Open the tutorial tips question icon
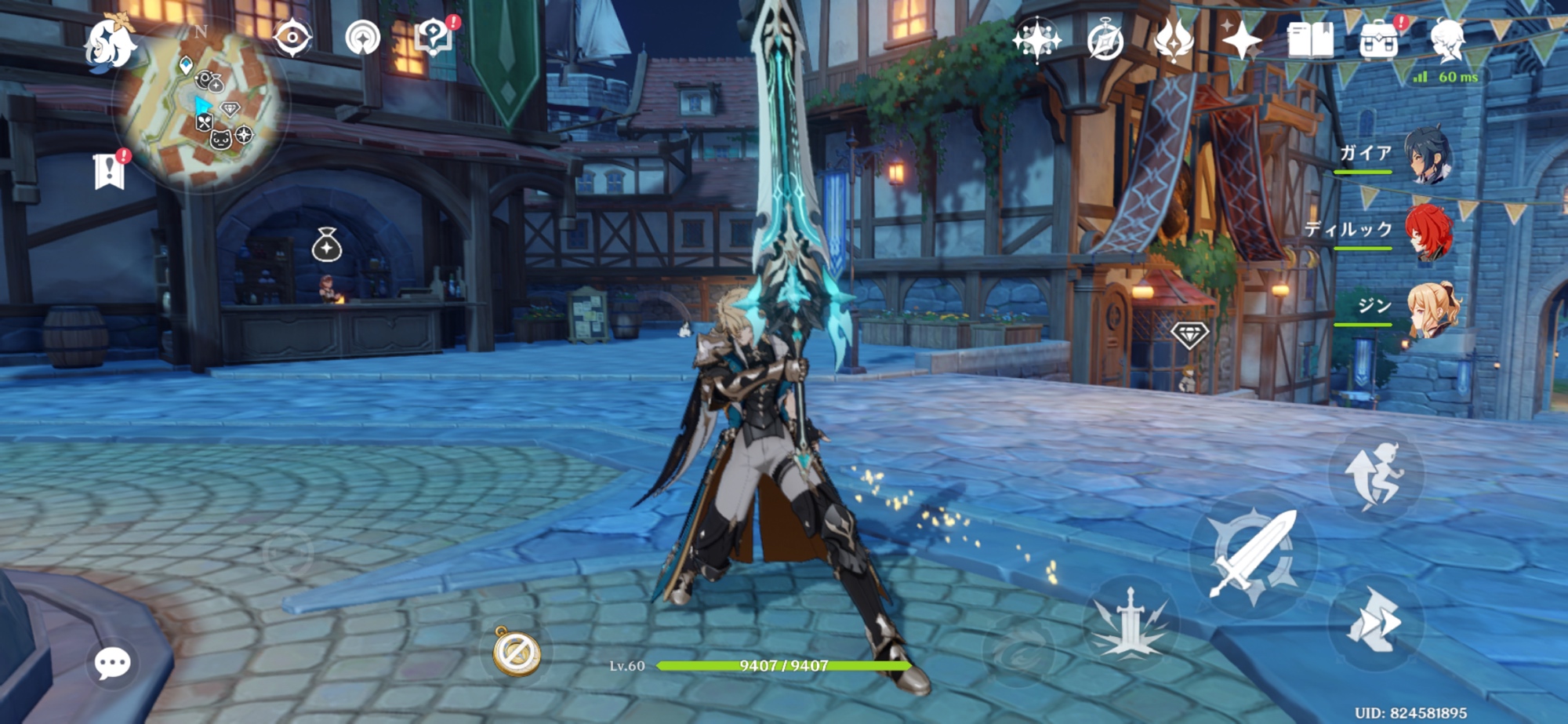Image resolution: width=1568 pixels, height=724 pixels. pos(434,37)
